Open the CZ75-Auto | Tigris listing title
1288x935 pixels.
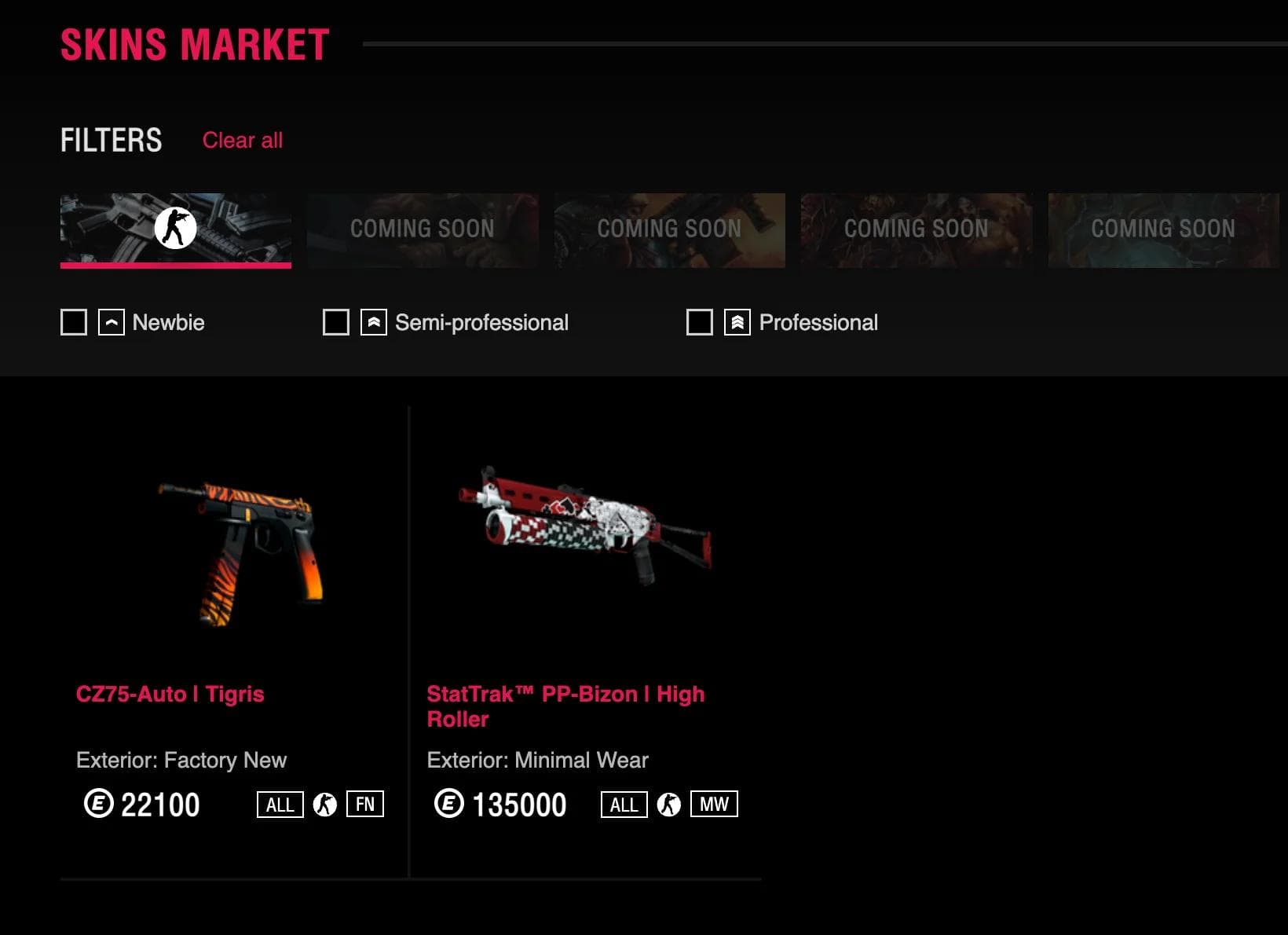click(x=170, y=694)
